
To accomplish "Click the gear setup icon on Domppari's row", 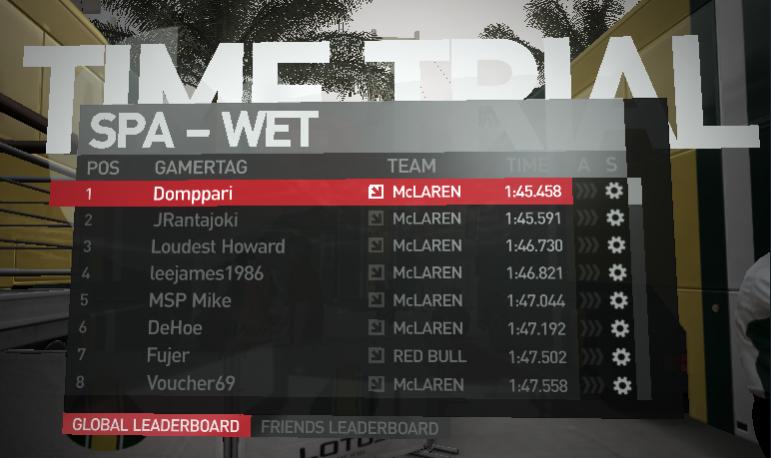I will click(613, 191).
